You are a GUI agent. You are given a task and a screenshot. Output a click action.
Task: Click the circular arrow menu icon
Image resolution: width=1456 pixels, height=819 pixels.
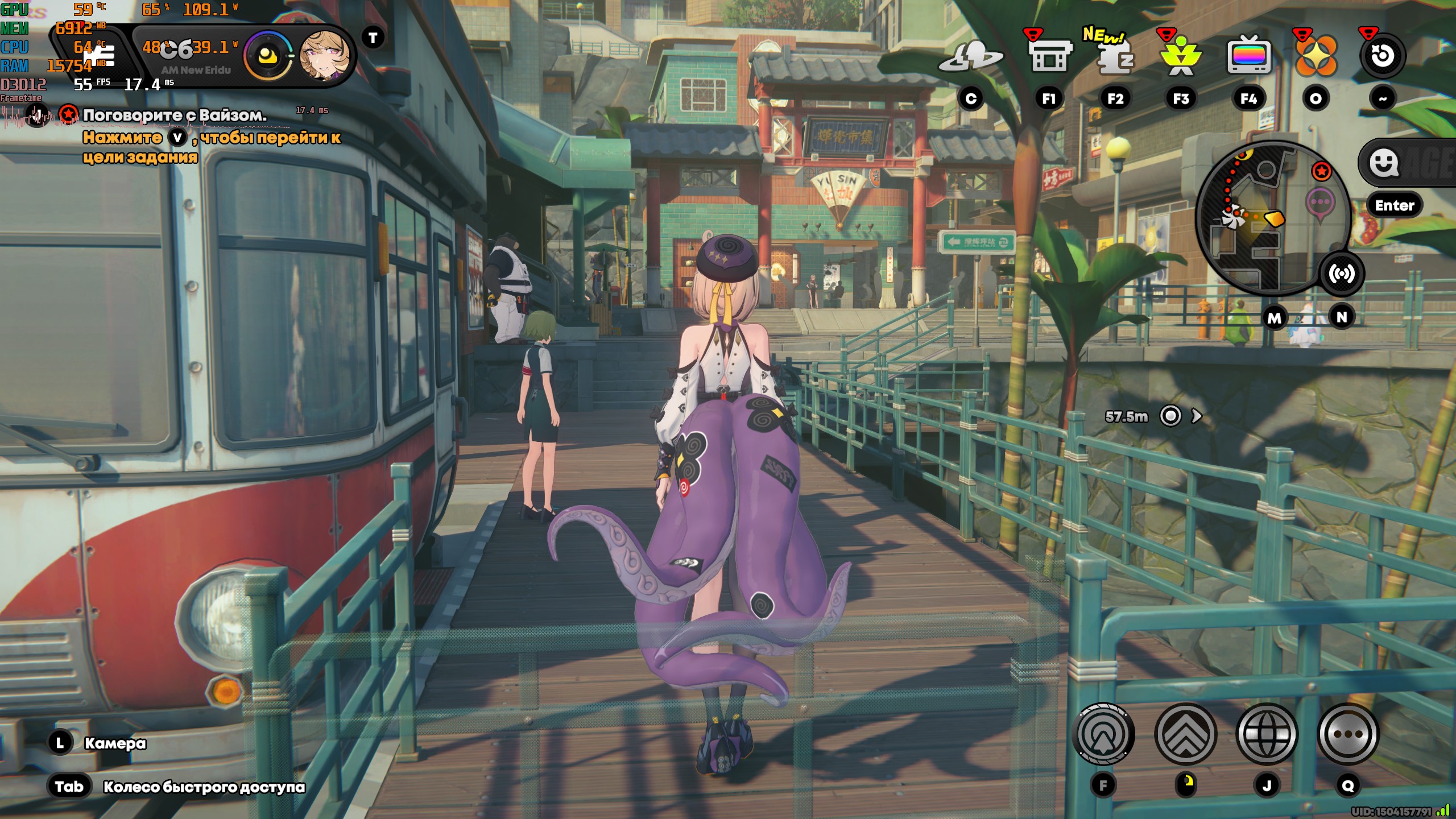(x=1382, y=56)
